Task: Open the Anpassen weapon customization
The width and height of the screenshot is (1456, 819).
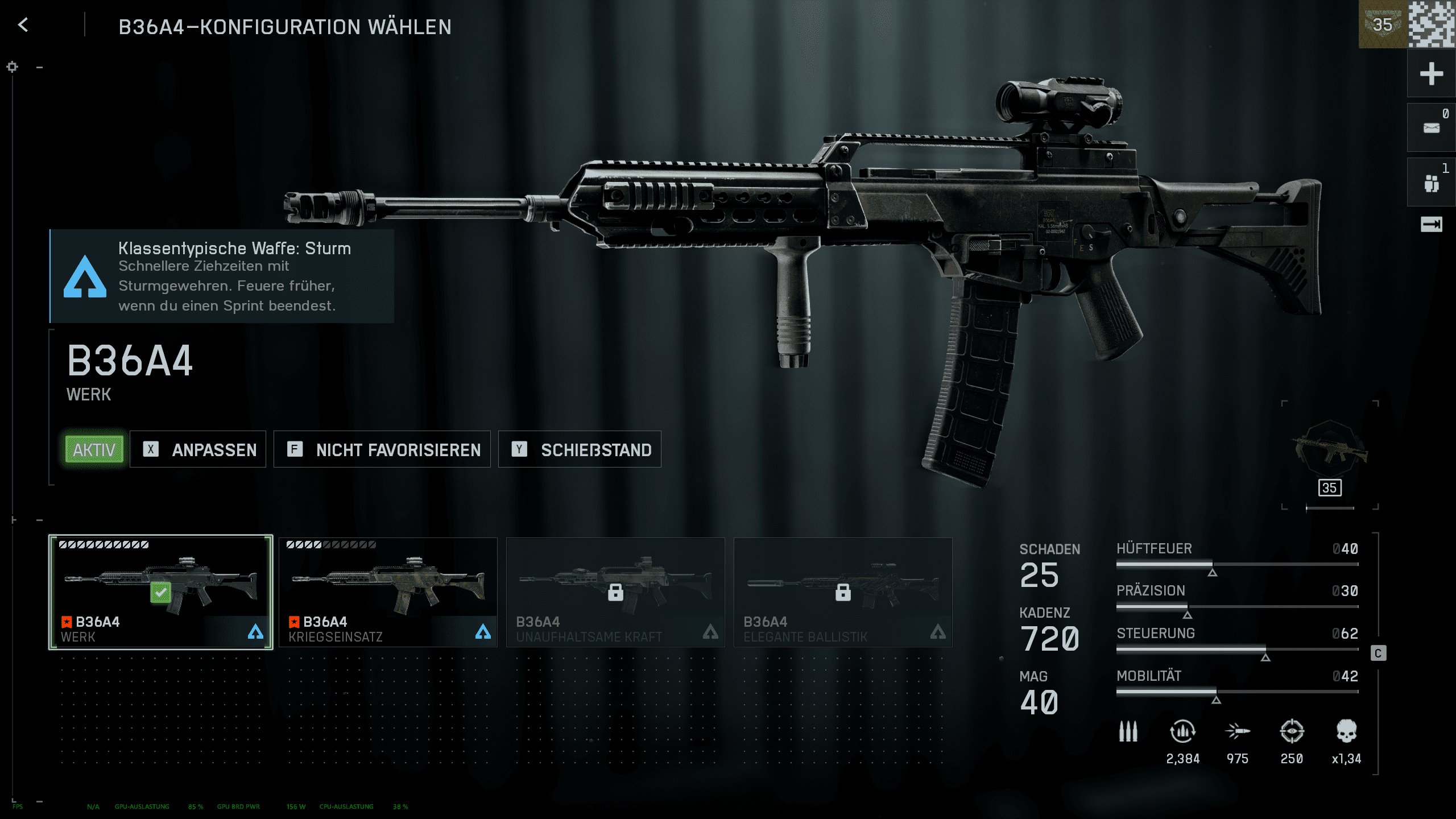Action: (x=198, y=449)
